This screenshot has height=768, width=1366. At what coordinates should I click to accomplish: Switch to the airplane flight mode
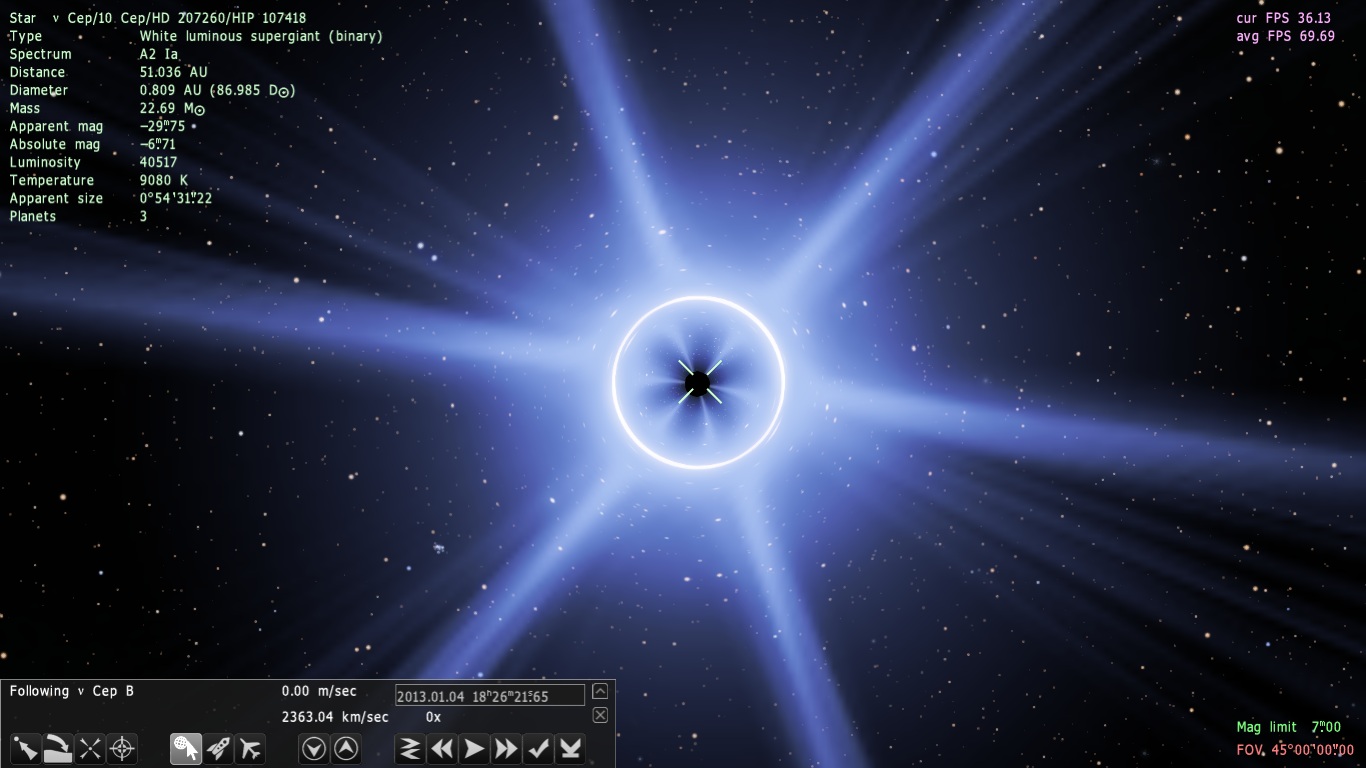point(250,748)
